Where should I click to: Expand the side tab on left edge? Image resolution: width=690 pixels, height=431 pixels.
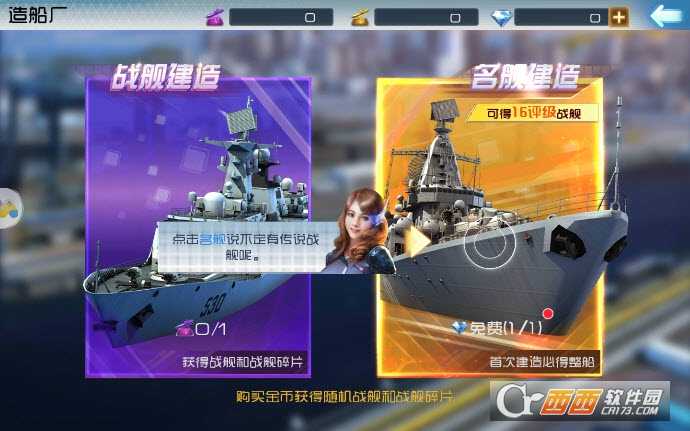8,208
